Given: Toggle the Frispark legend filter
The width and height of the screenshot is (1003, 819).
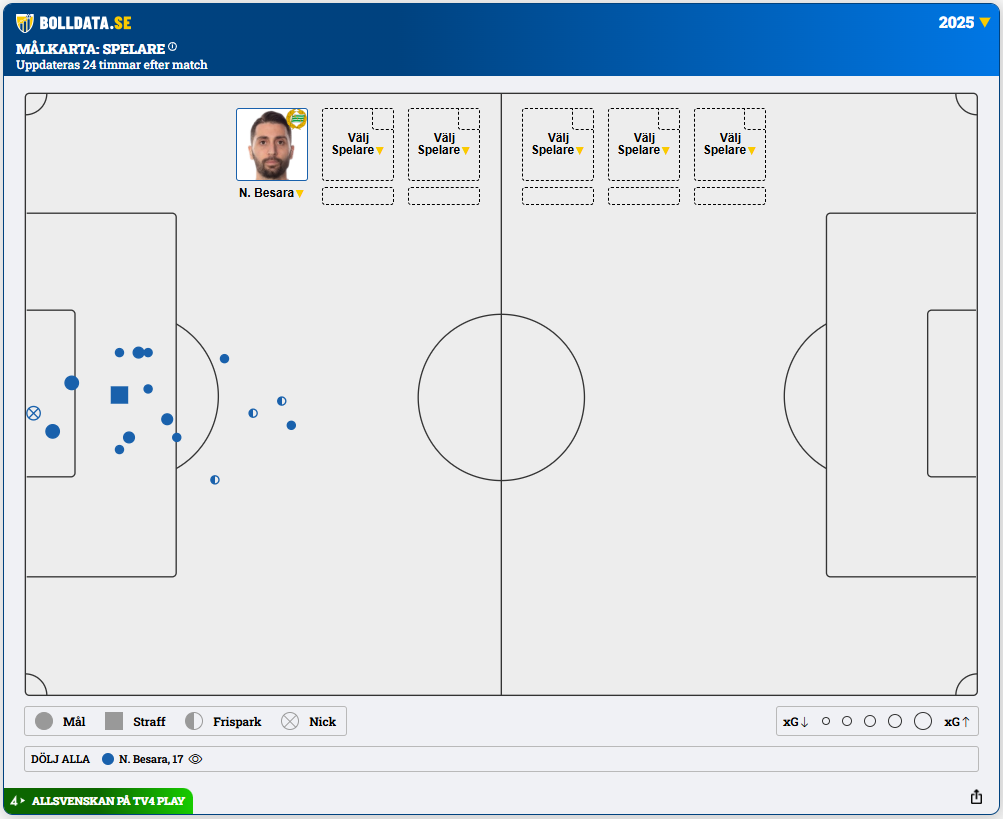Looking at the screenshot, I should 223,721.
